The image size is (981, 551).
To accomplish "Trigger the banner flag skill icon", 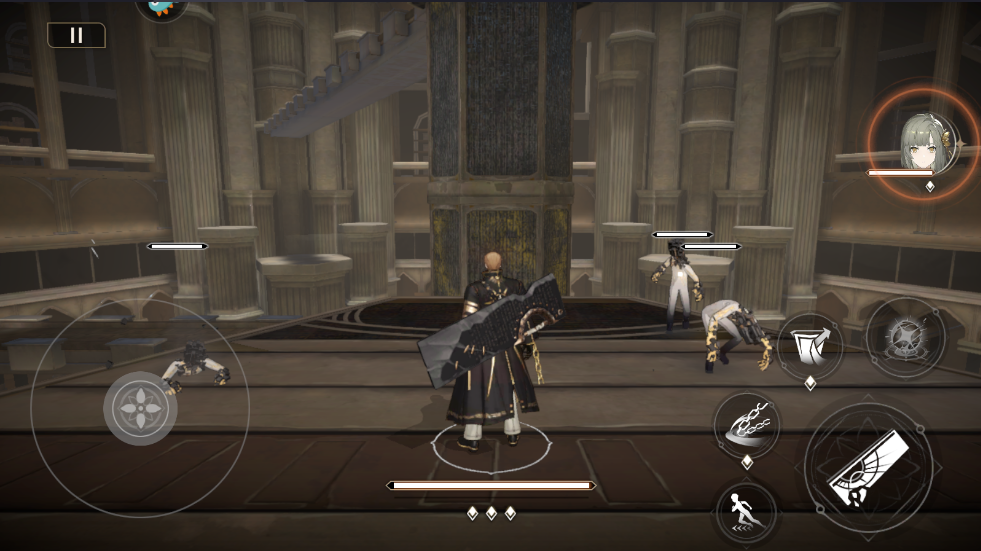I will 809,346.
